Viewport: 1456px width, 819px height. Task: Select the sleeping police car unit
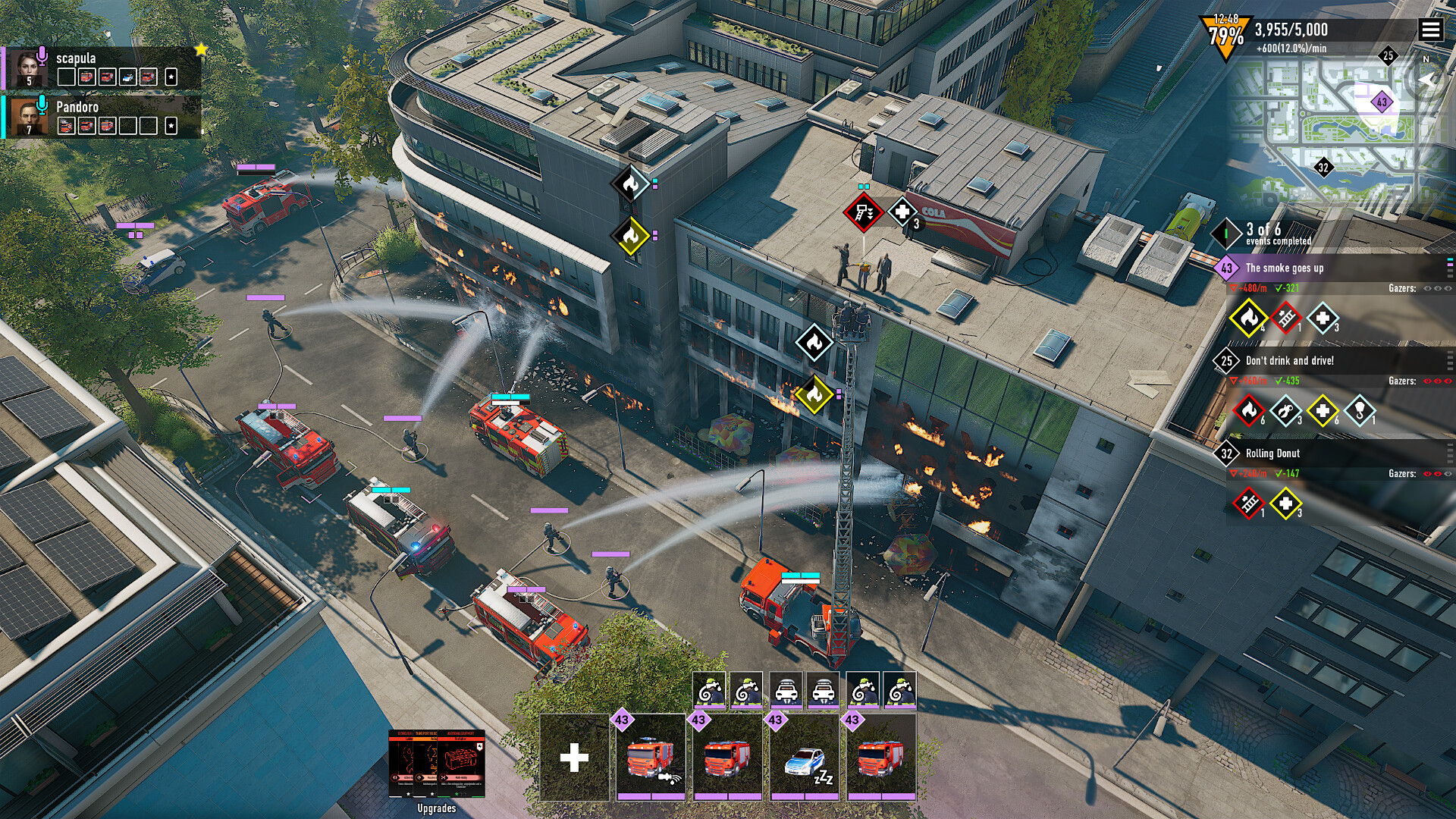pyautogui.click(x=805, y=757)
